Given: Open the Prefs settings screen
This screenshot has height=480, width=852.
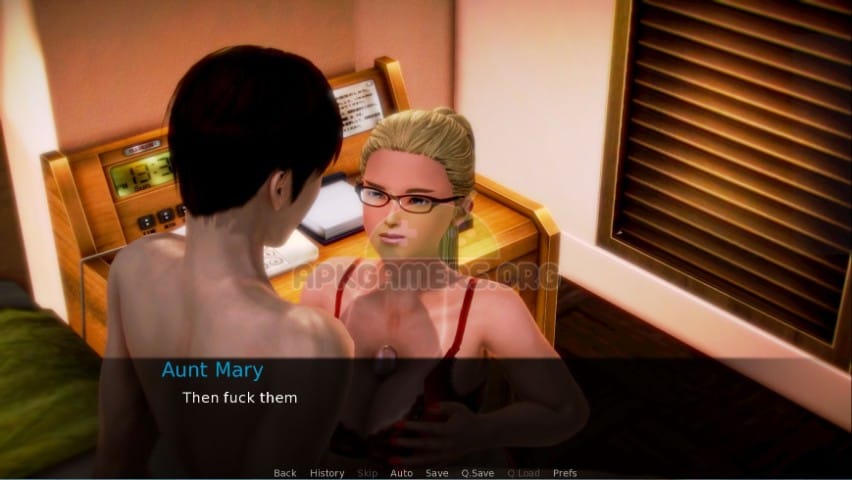Looking at the screenshot, I should pyautogui.click(x=565, y=473).
